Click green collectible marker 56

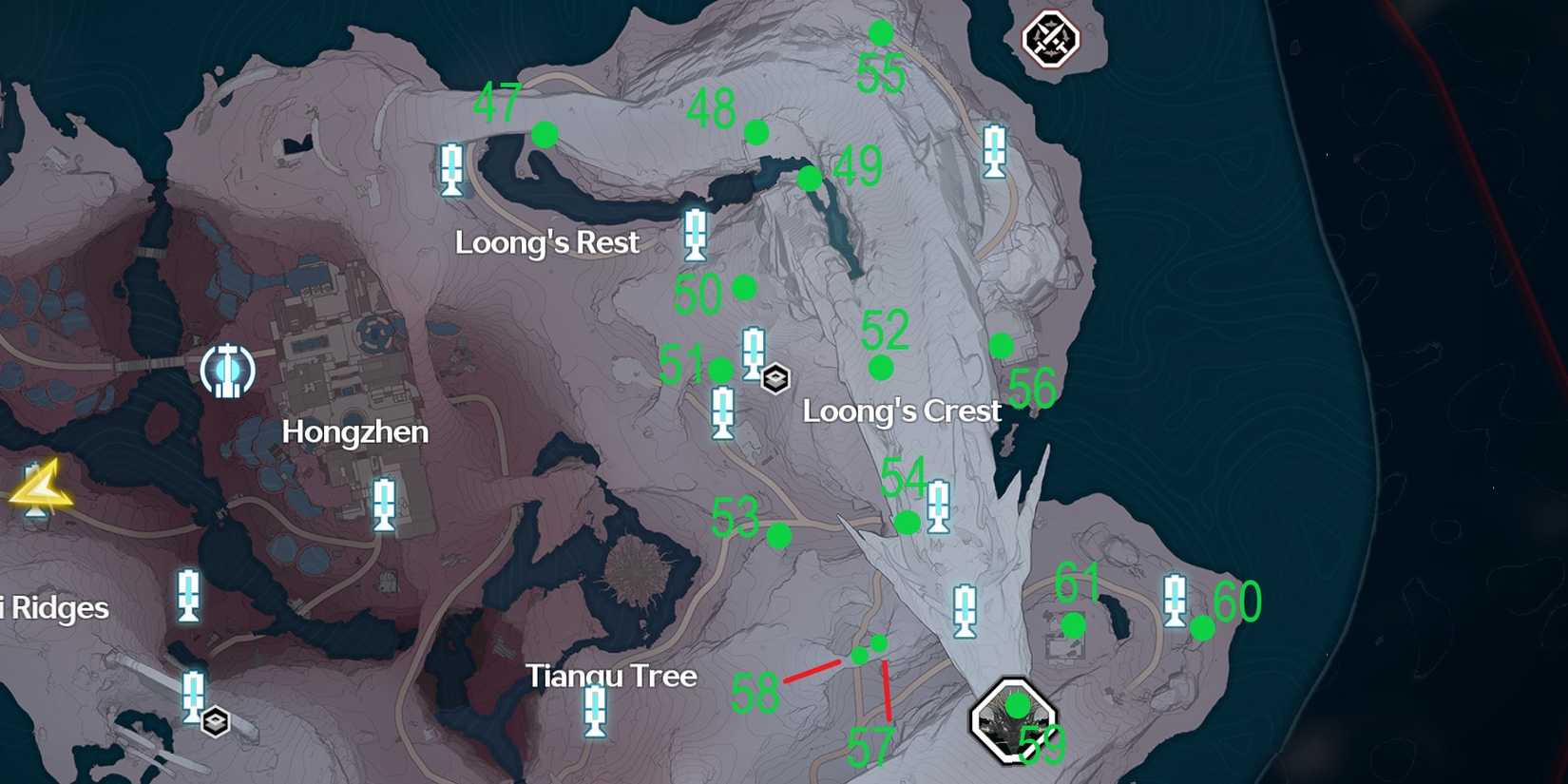(1002, 347)
